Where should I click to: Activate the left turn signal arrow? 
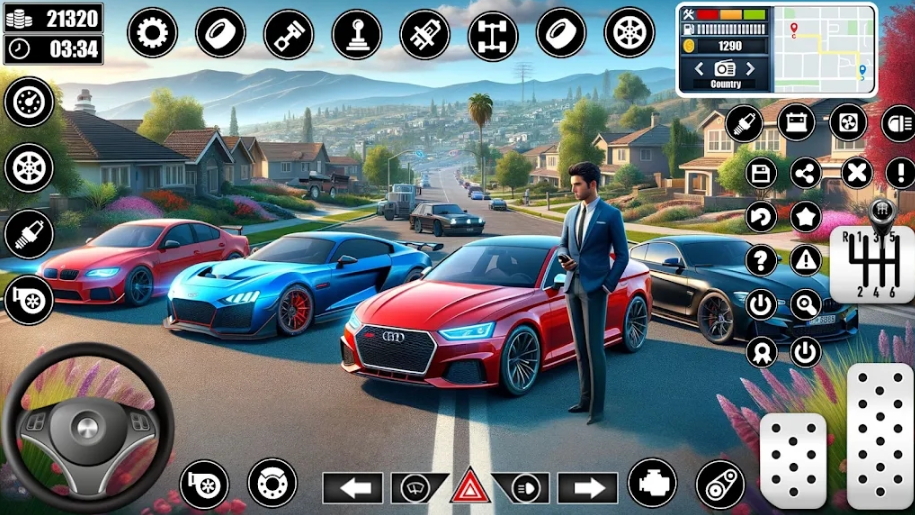(352, 488)
